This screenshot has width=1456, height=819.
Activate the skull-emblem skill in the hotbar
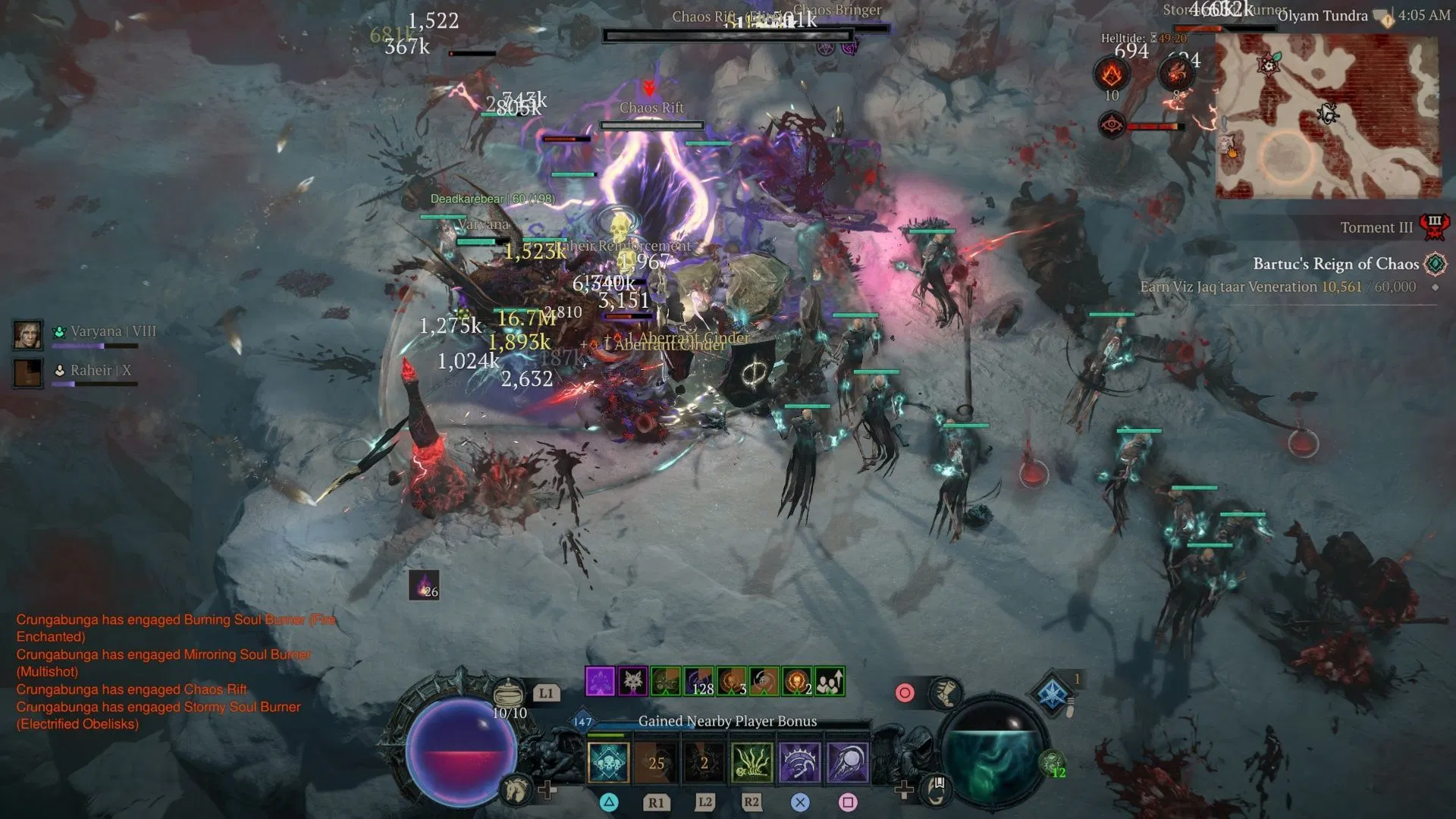pyautogui.click(x=608, y=762)
